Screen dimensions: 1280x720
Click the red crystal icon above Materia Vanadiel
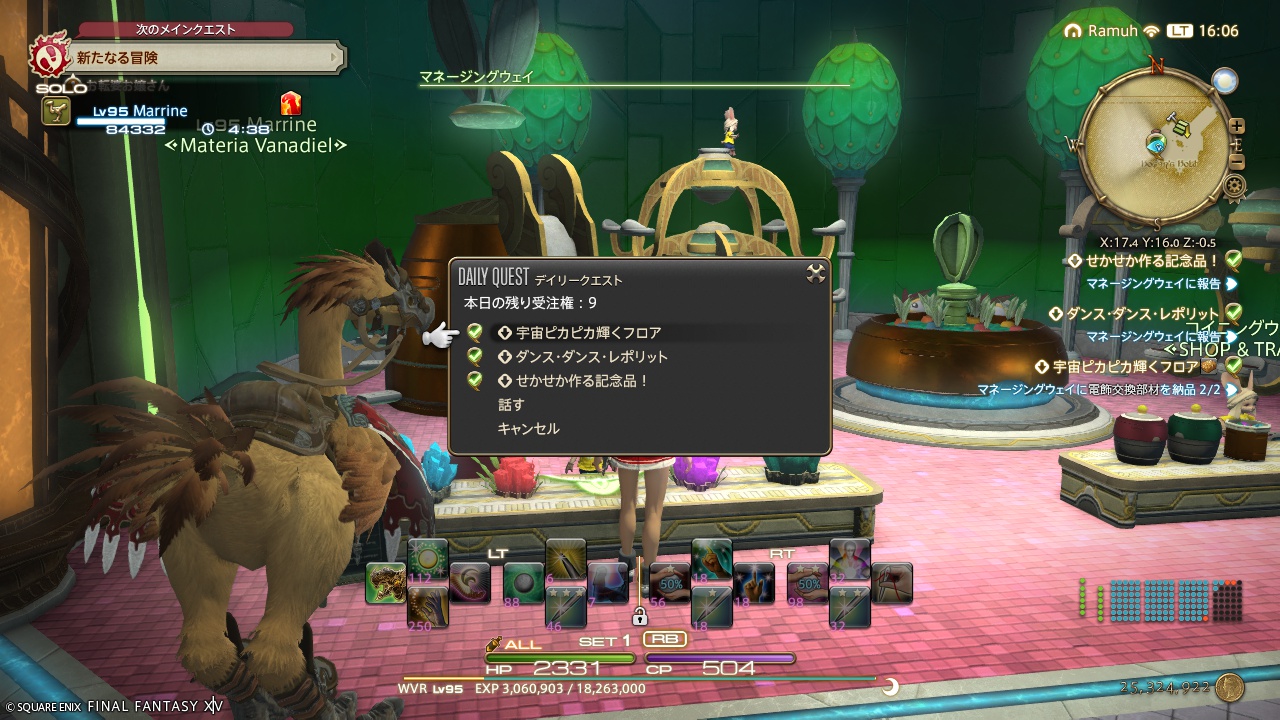[290, 103]
